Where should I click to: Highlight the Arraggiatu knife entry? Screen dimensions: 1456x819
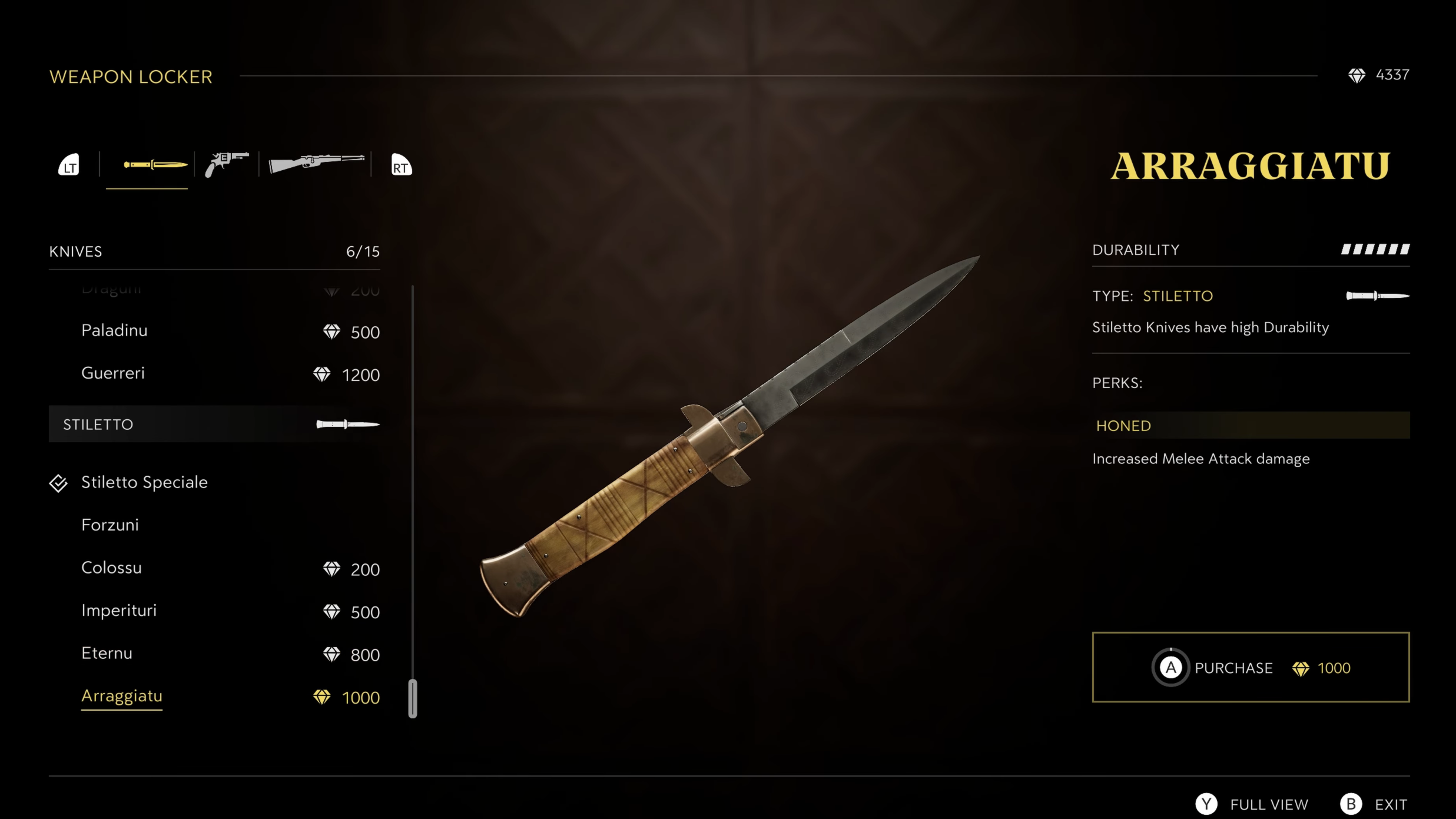coord(122,697)
